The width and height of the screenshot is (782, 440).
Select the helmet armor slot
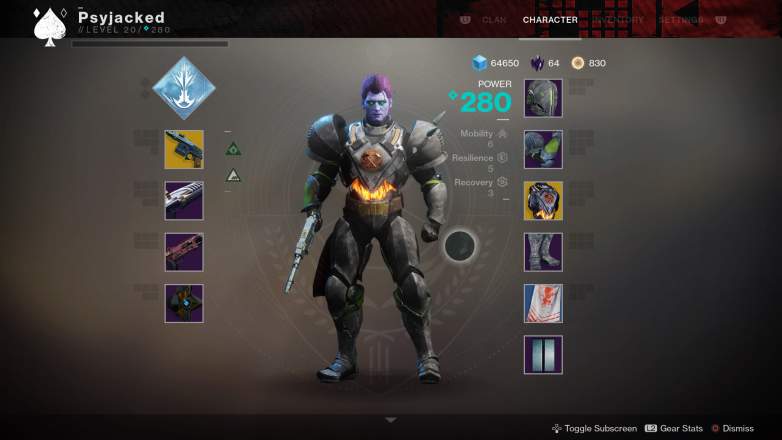pyautogui.click(x=543, y=98)
